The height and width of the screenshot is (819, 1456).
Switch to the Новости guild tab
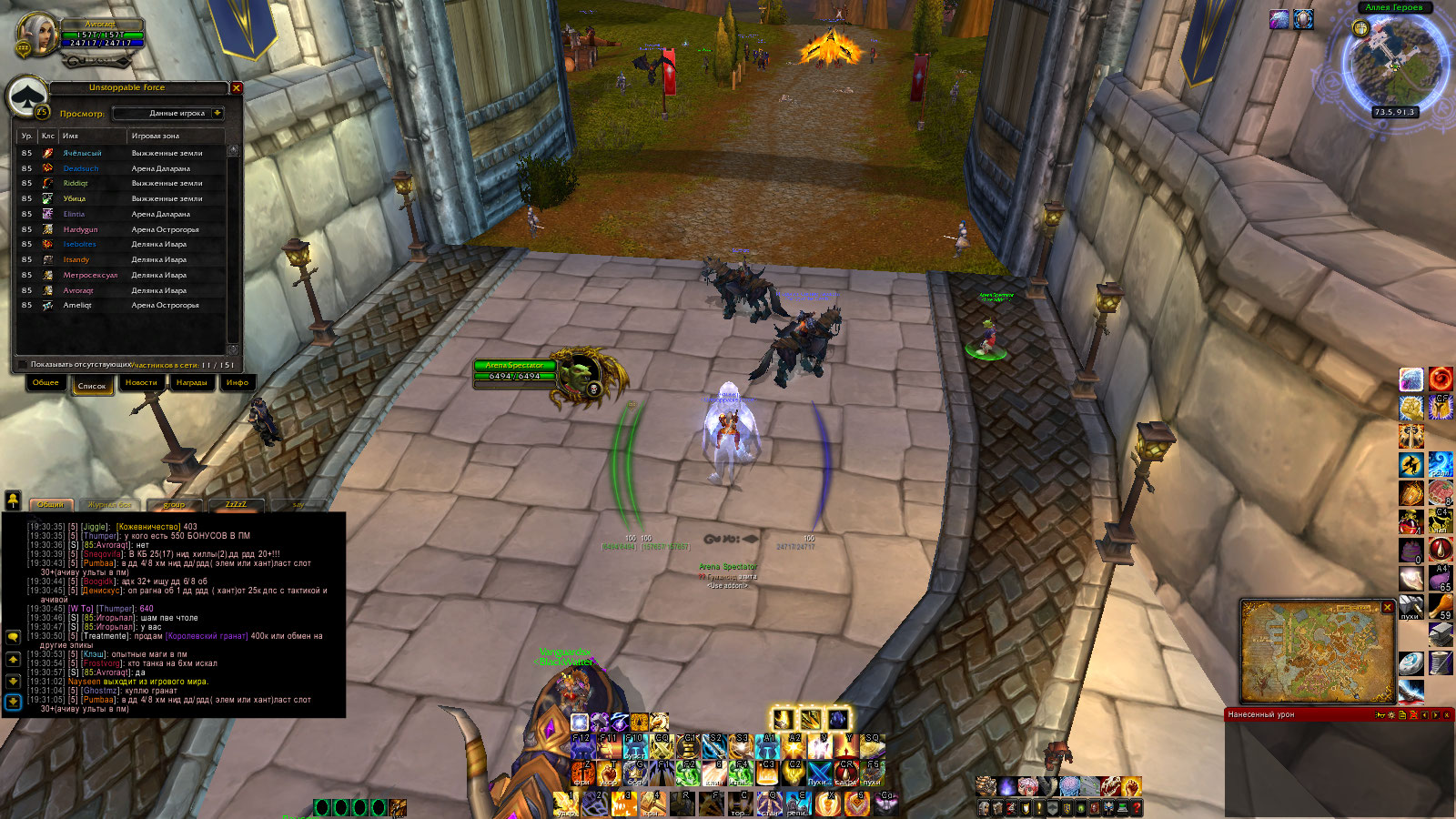point(141,383)
